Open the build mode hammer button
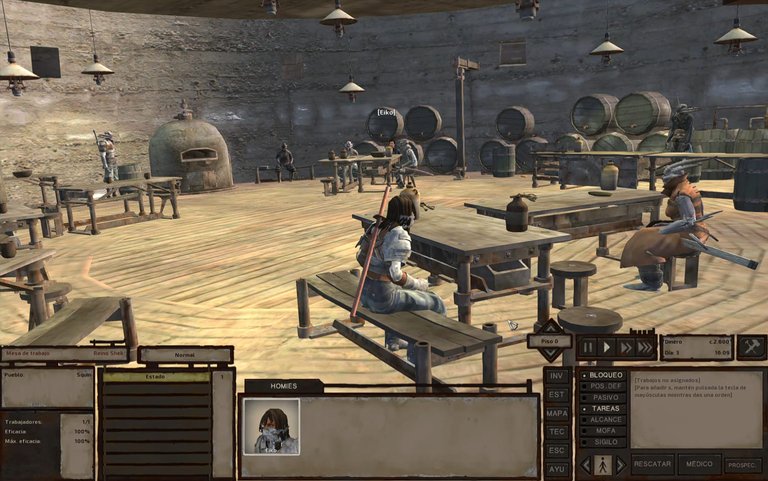 pos(751,347)
